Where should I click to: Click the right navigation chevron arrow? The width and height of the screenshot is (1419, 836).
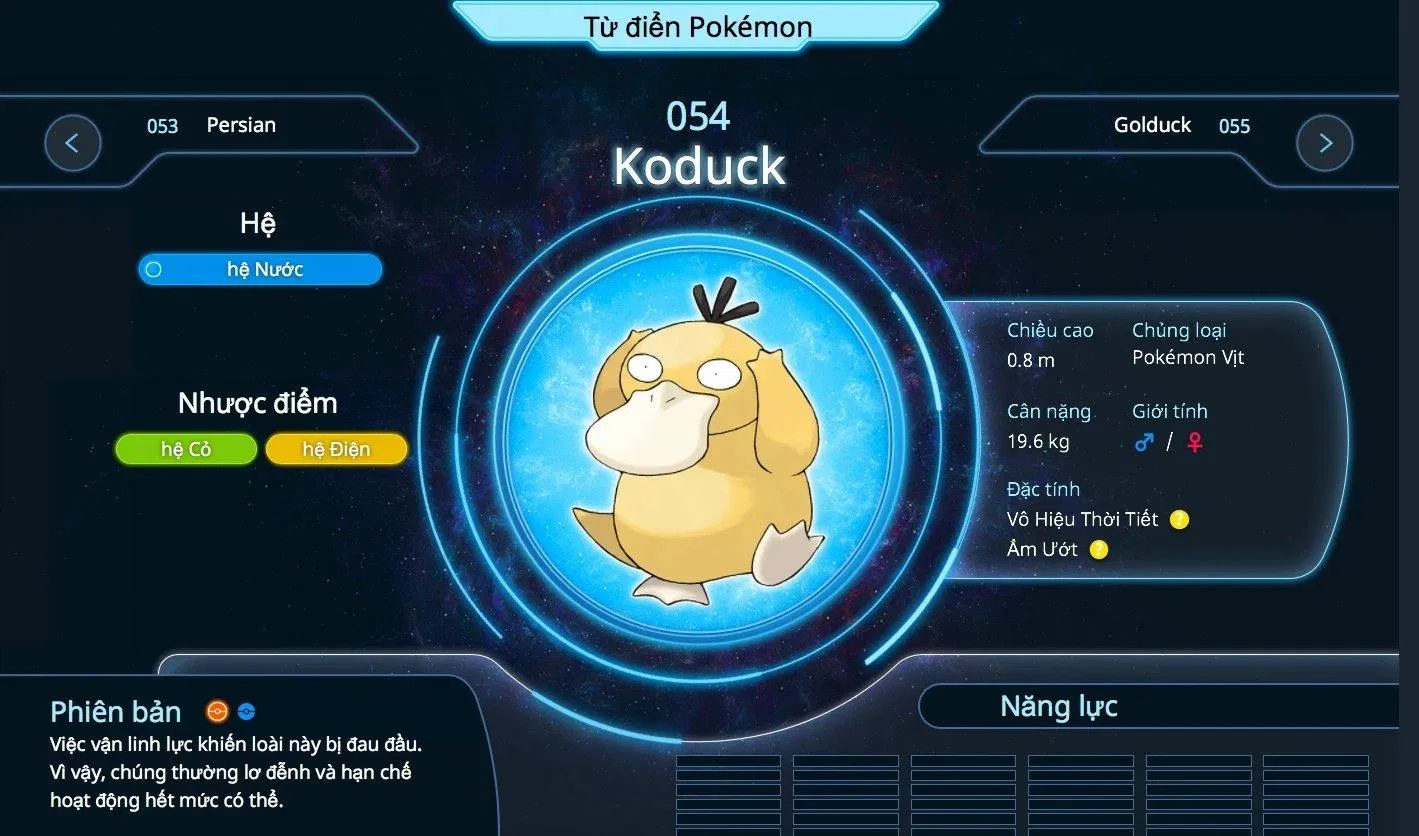(x=1324, y=143)
